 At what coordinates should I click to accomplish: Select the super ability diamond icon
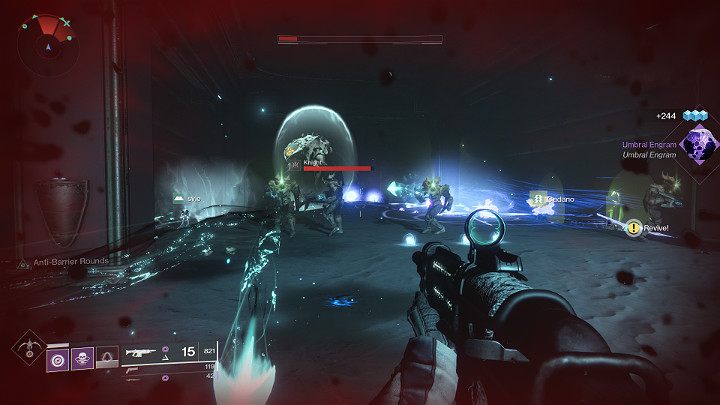tap(26, 350)
